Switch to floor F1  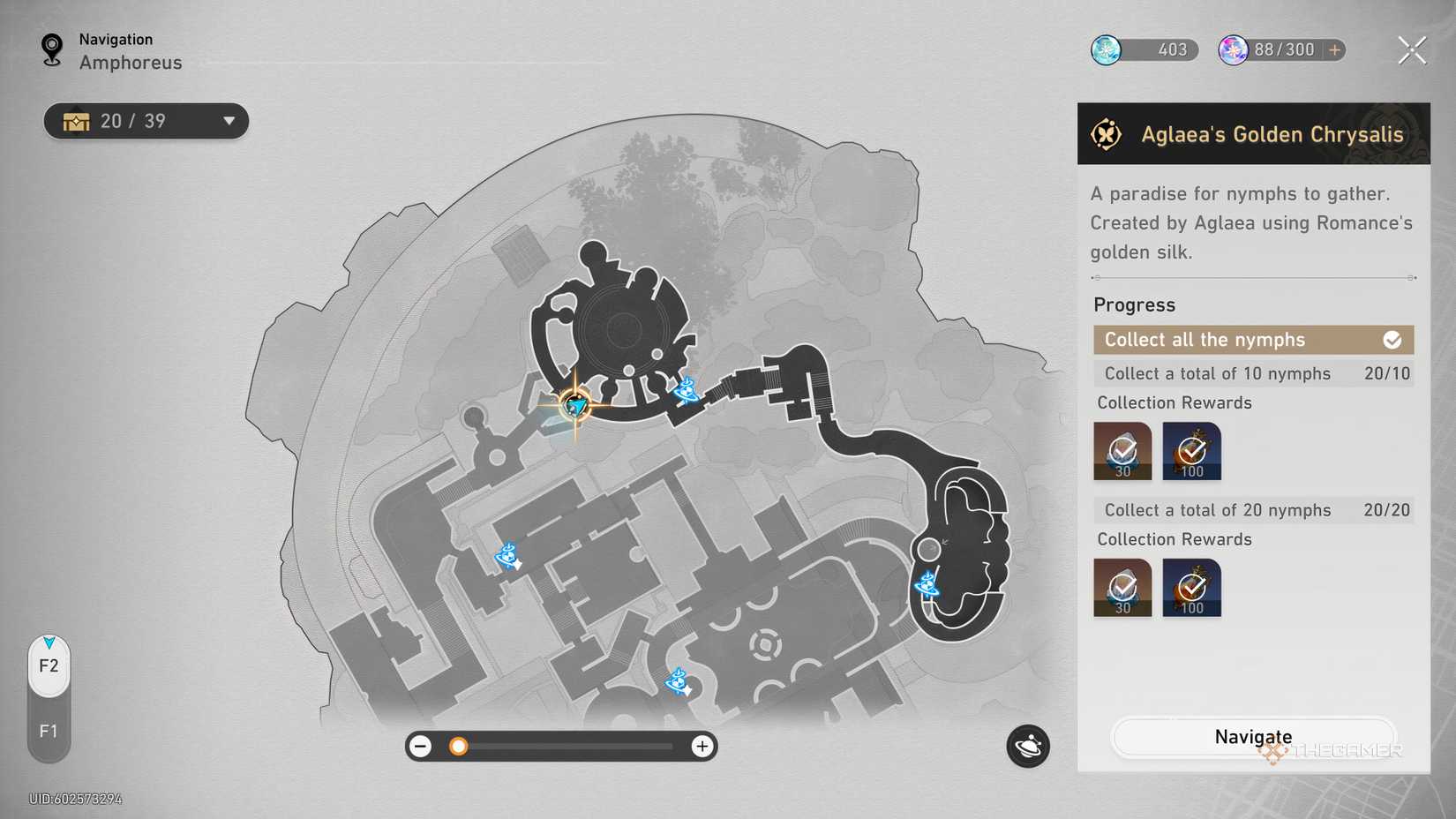49,731
